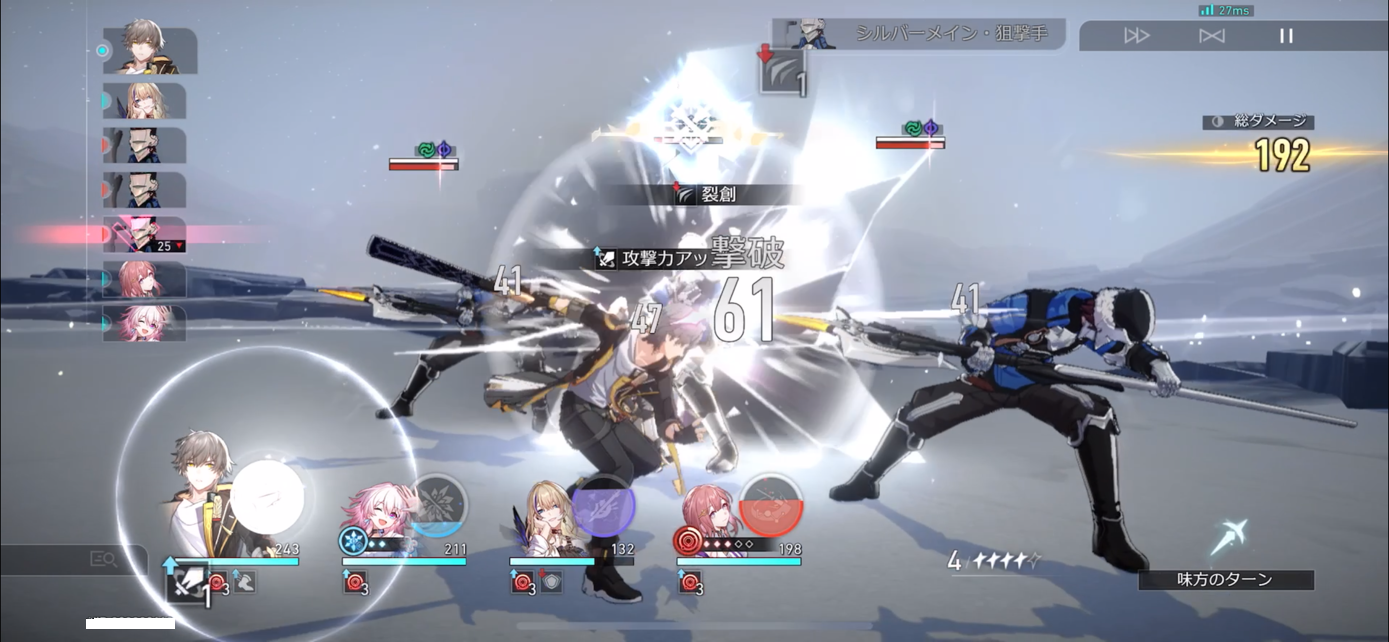This screenshot has width=1389, height=642.
Task: Pause the battle
Action: click(x=1286, y=36)
